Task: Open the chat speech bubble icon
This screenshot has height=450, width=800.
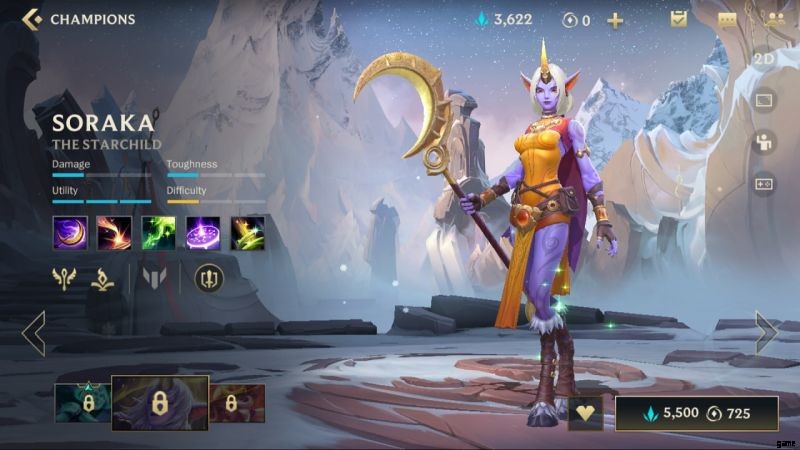Action: coord(727,19)
